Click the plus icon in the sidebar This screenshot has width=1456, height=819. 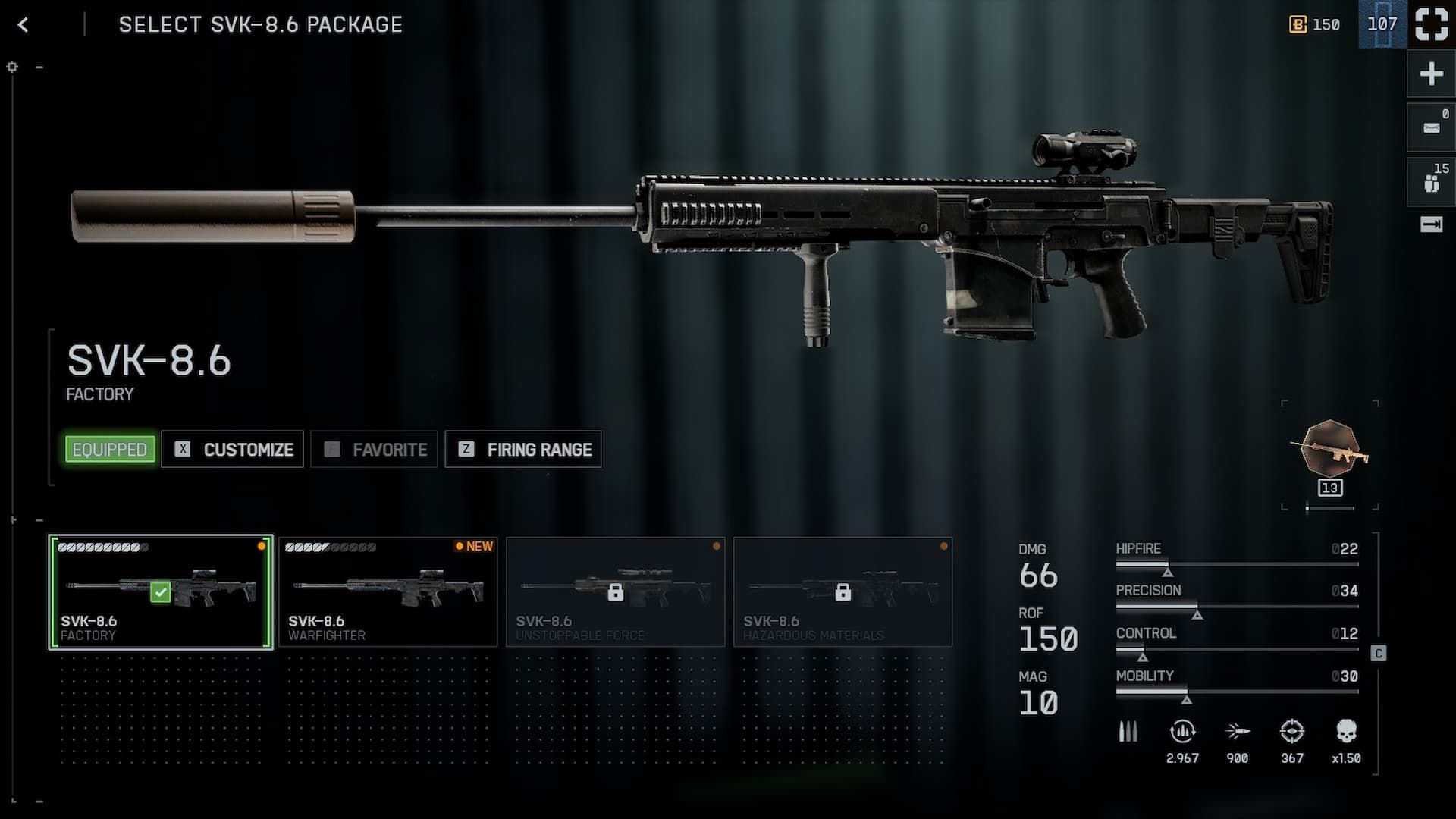(1431, 74)
